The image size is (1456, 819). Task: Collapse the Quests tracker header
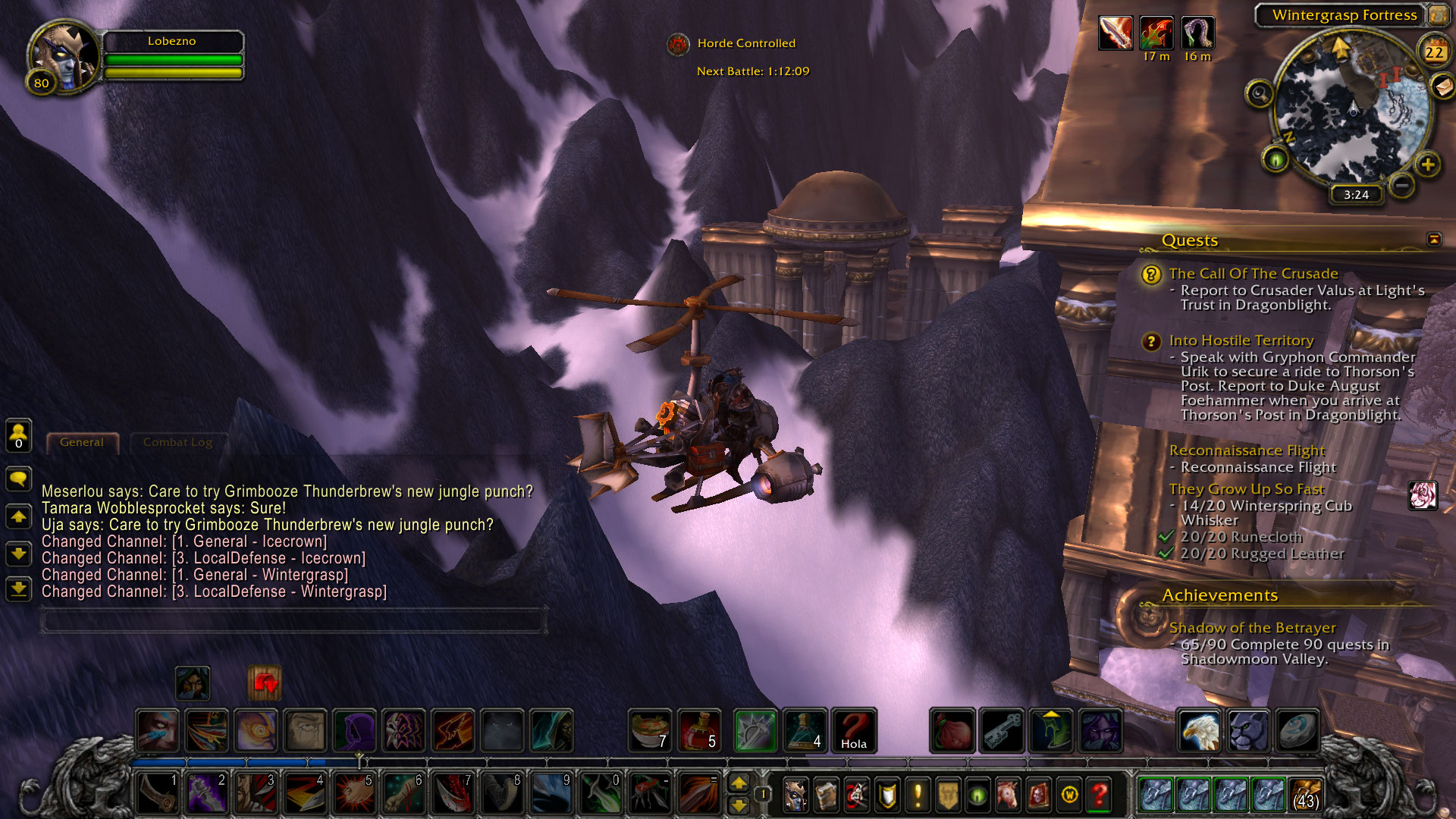point(1433,240)
